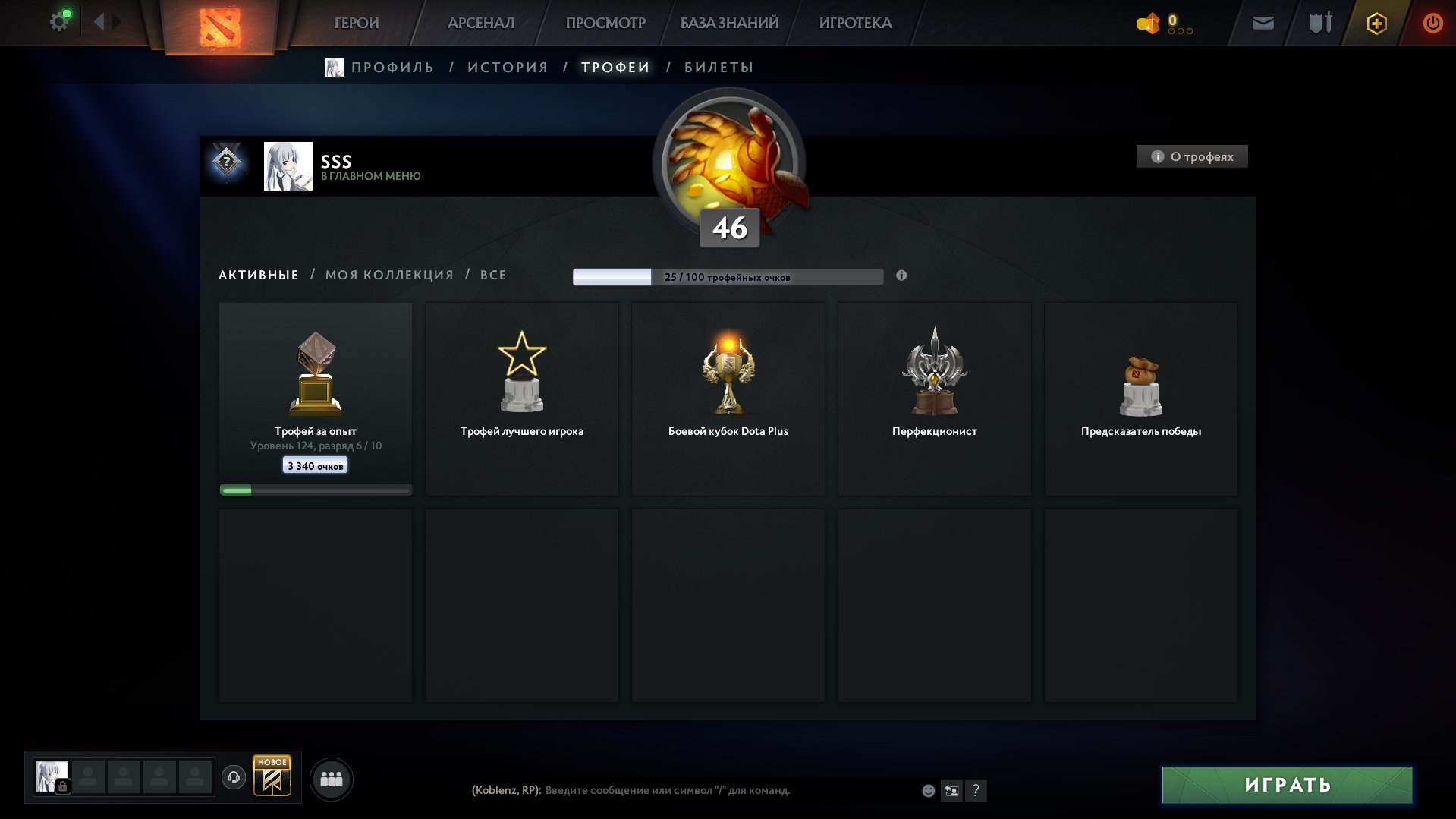Viewport: 1456px width, 819px height.
Task: Click the trophy points progress bar
Action: [x=728, y=276]
